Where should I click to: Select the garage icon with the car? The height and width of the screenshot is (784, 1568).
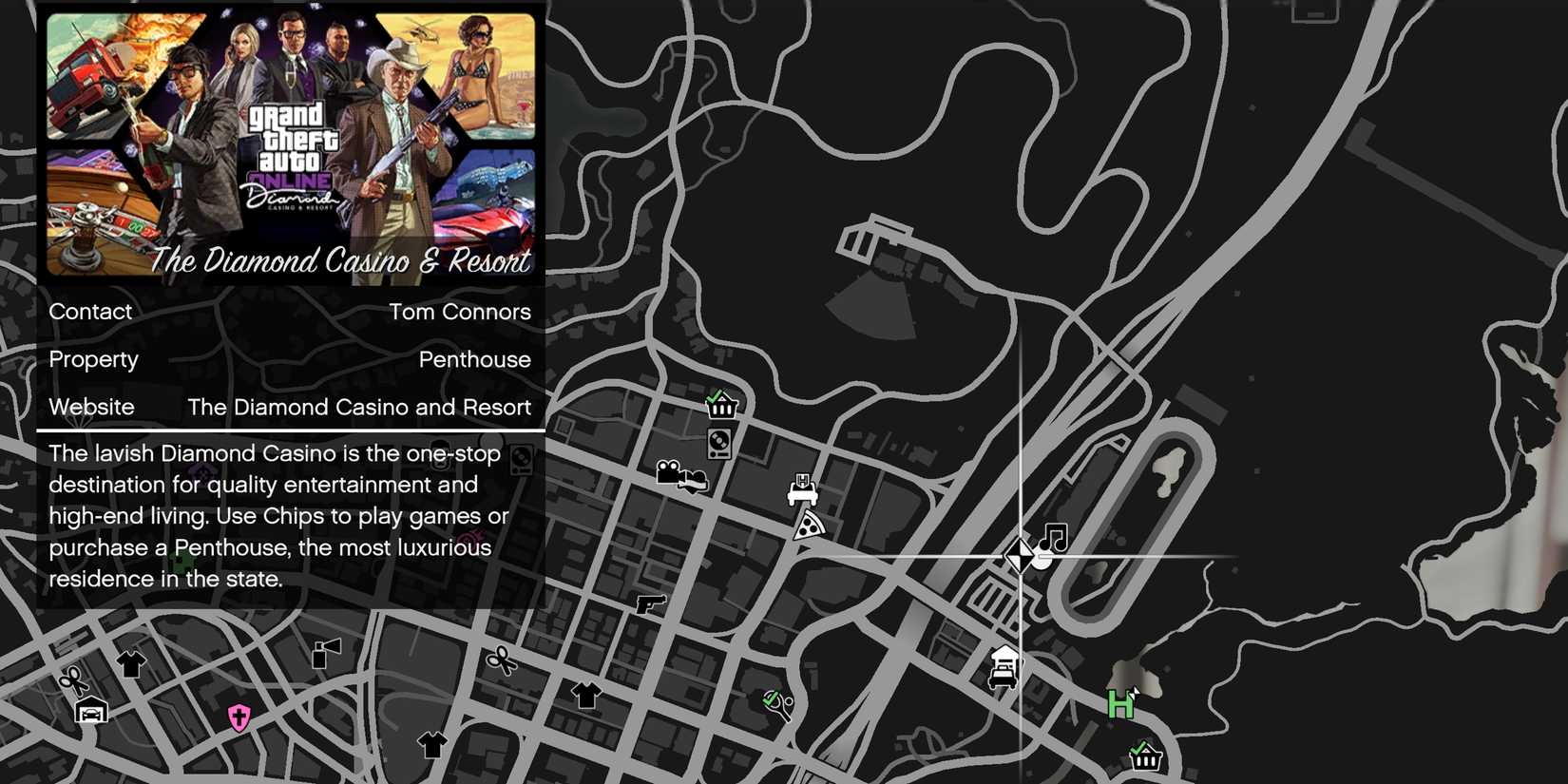(x=90, y=709)
